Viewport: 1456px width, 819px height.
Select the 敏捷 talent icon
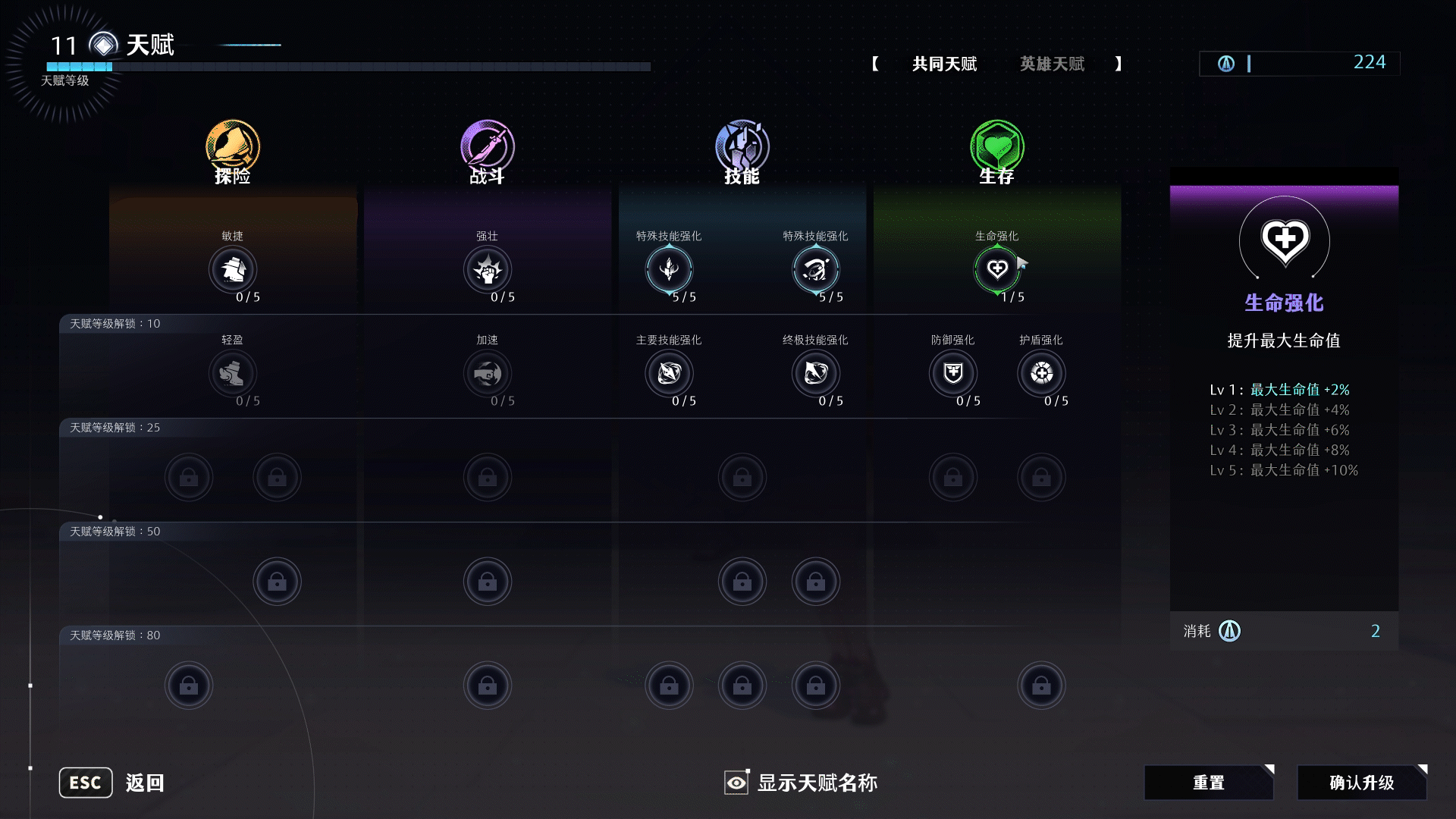[233, 270]
